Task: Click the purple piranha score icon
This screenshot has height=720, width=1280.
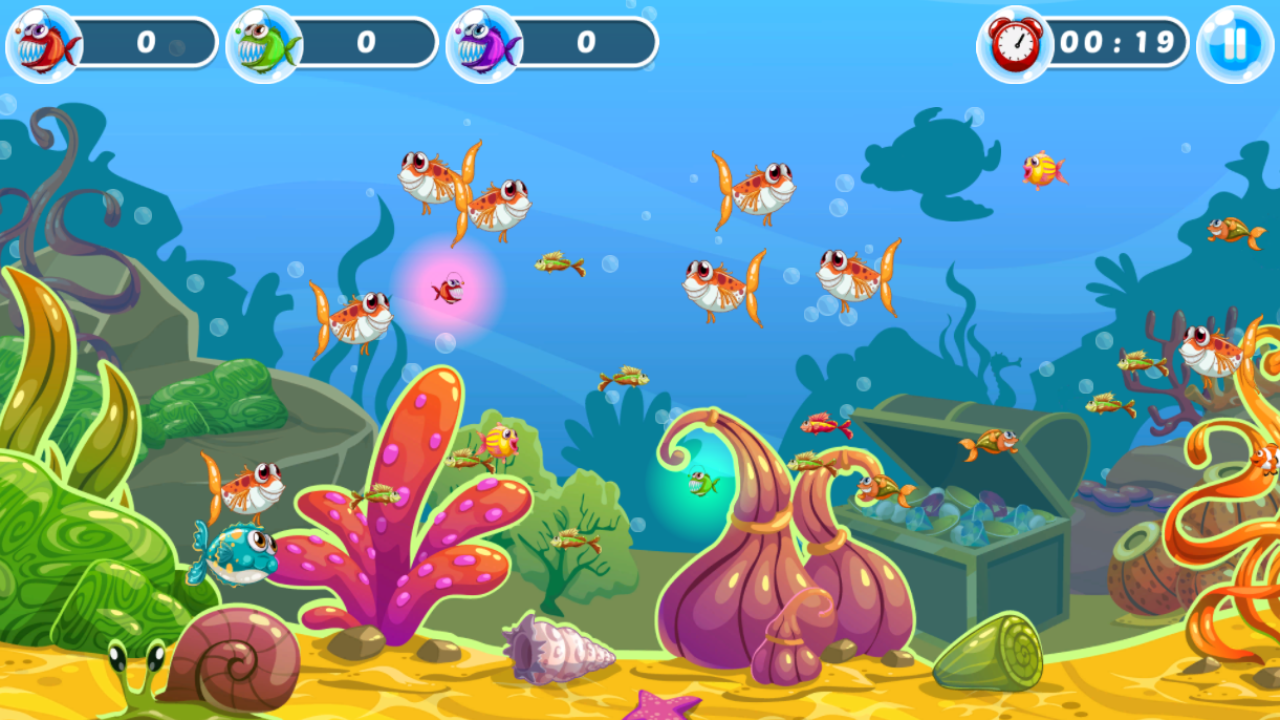Action: 487,41
